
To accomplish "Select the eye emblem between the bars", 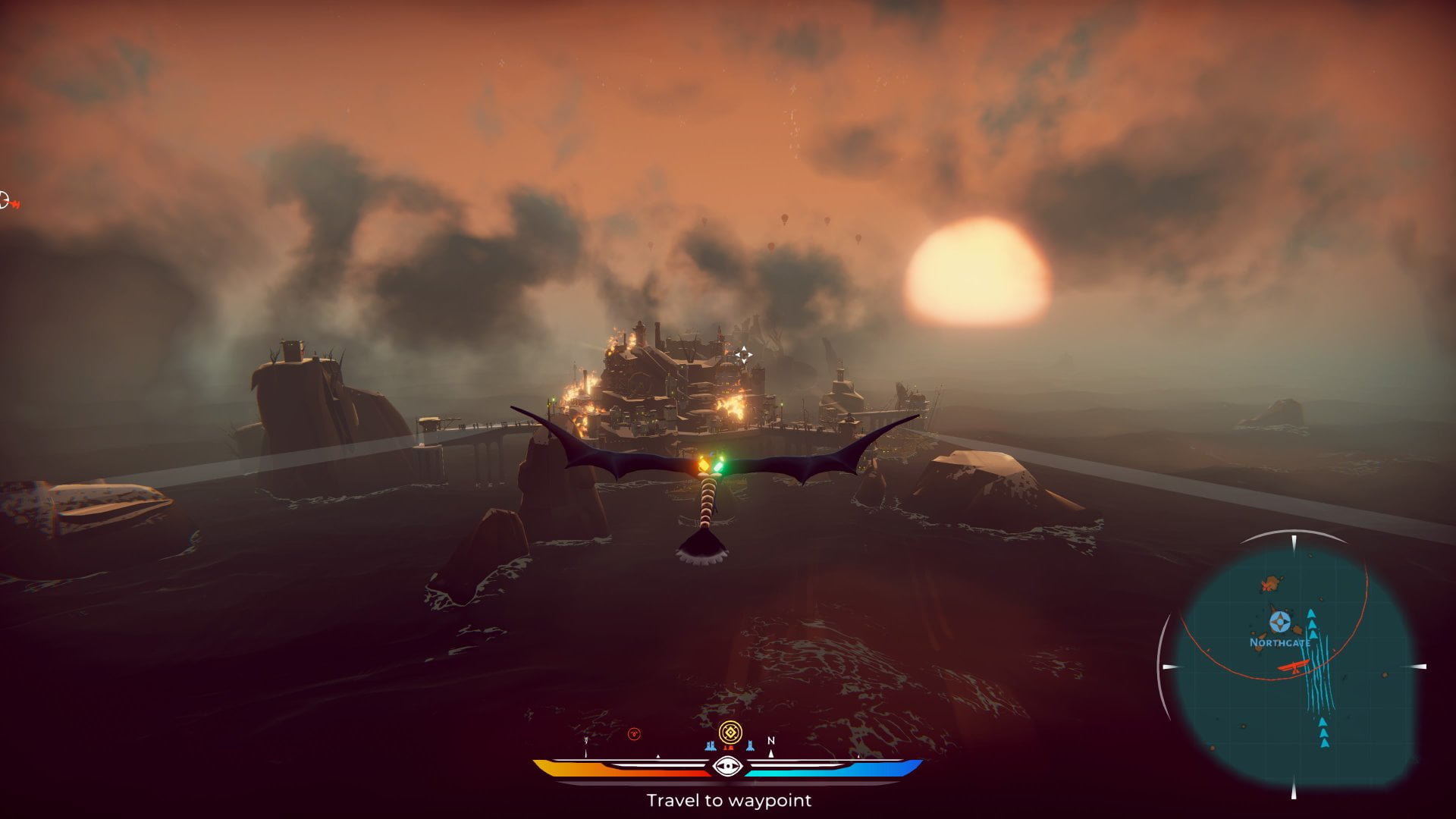I will [x=729, y=767].
